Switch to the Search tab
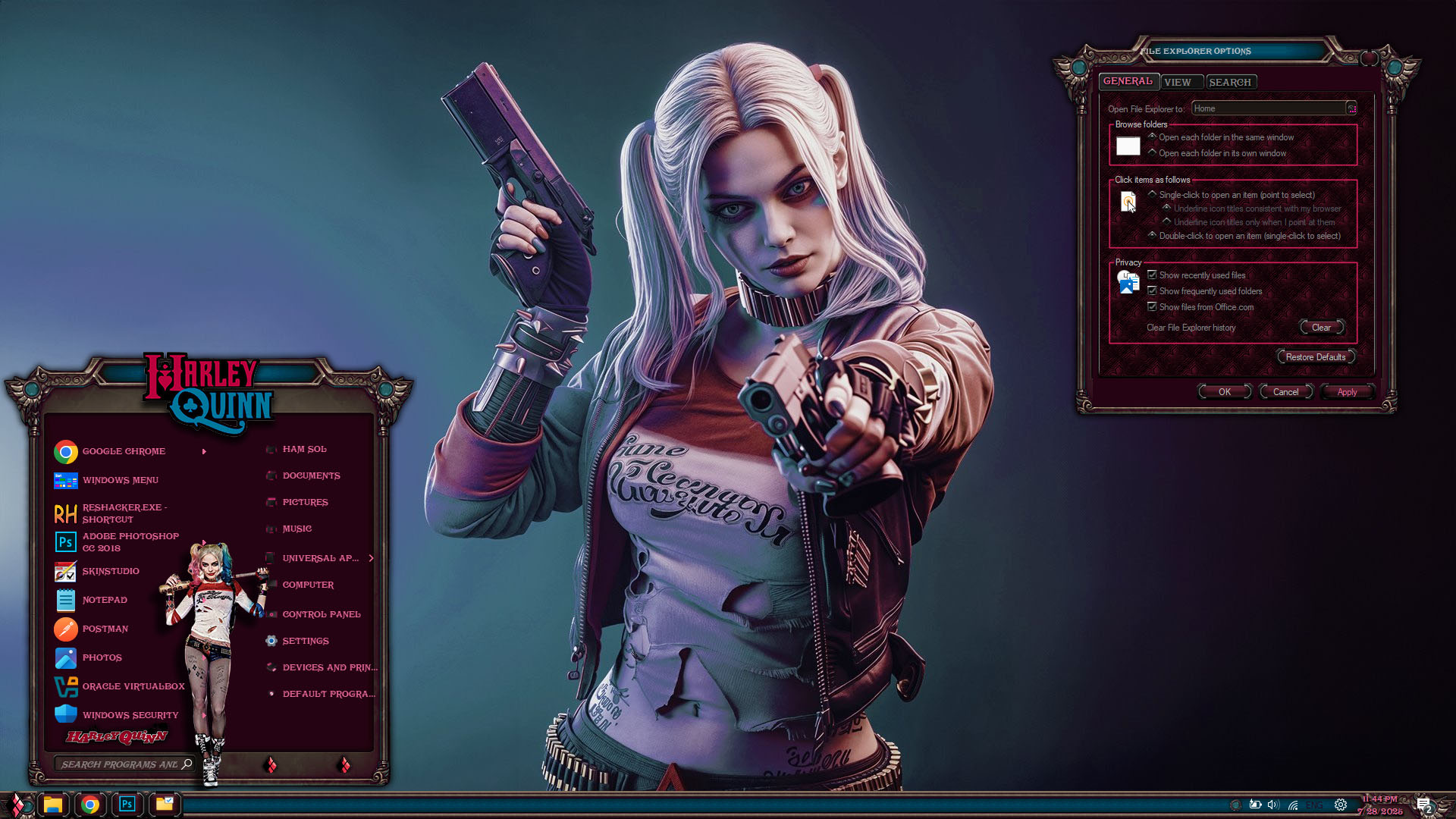This screenshot has height=819, width=1456. [x=1229, y=82]
